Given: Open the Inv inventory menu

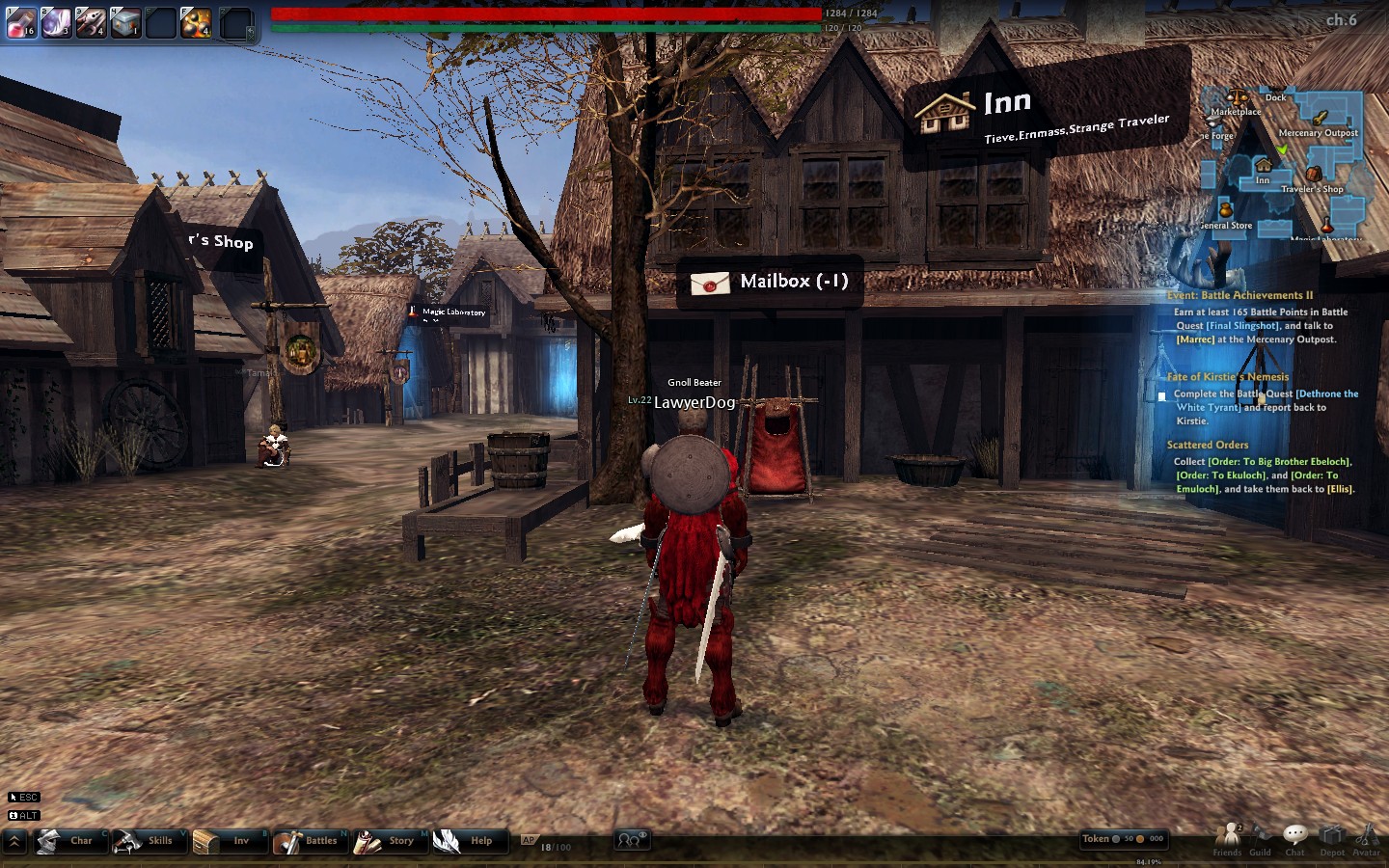Looking at the screenshot, I should pos(226,841).
